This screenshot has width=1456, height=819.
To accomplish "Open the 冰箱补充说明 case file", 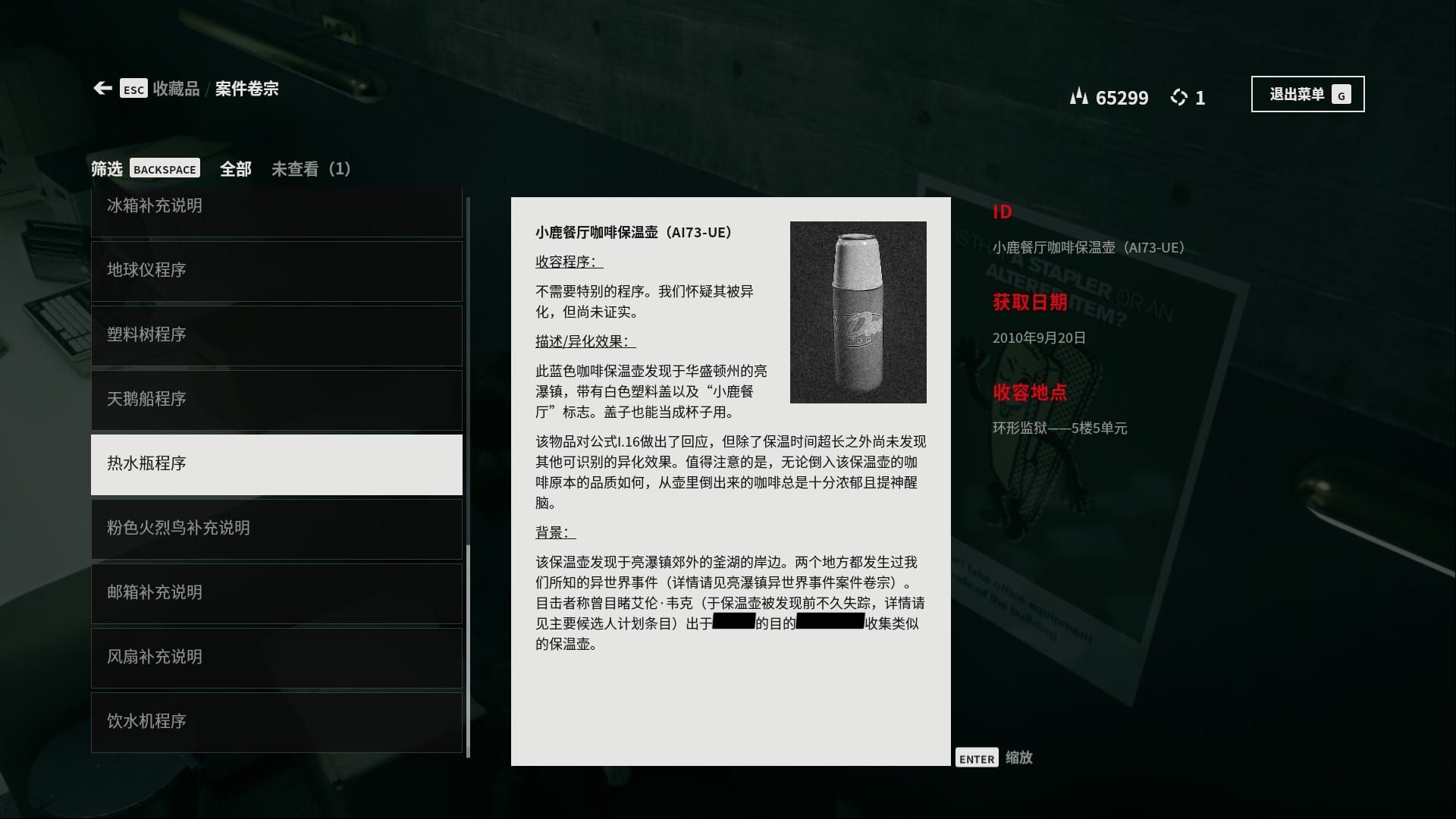I will [x=276, y=209].
